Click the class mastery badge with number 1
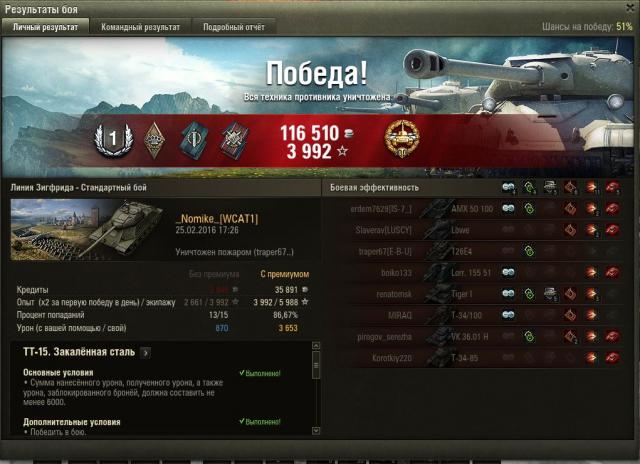Screen dimensions: 640x464 [112, 137]
